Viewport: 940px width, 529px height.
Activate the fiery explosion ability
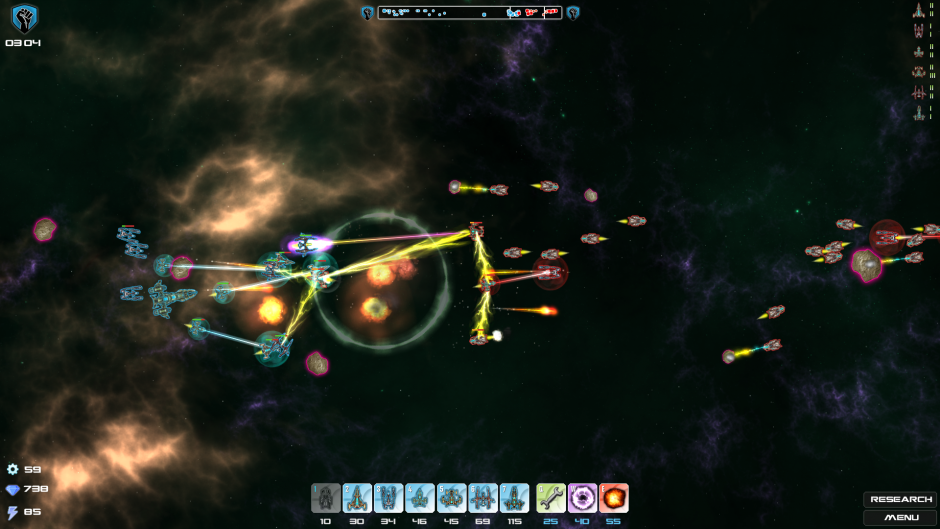click(613, 498)
